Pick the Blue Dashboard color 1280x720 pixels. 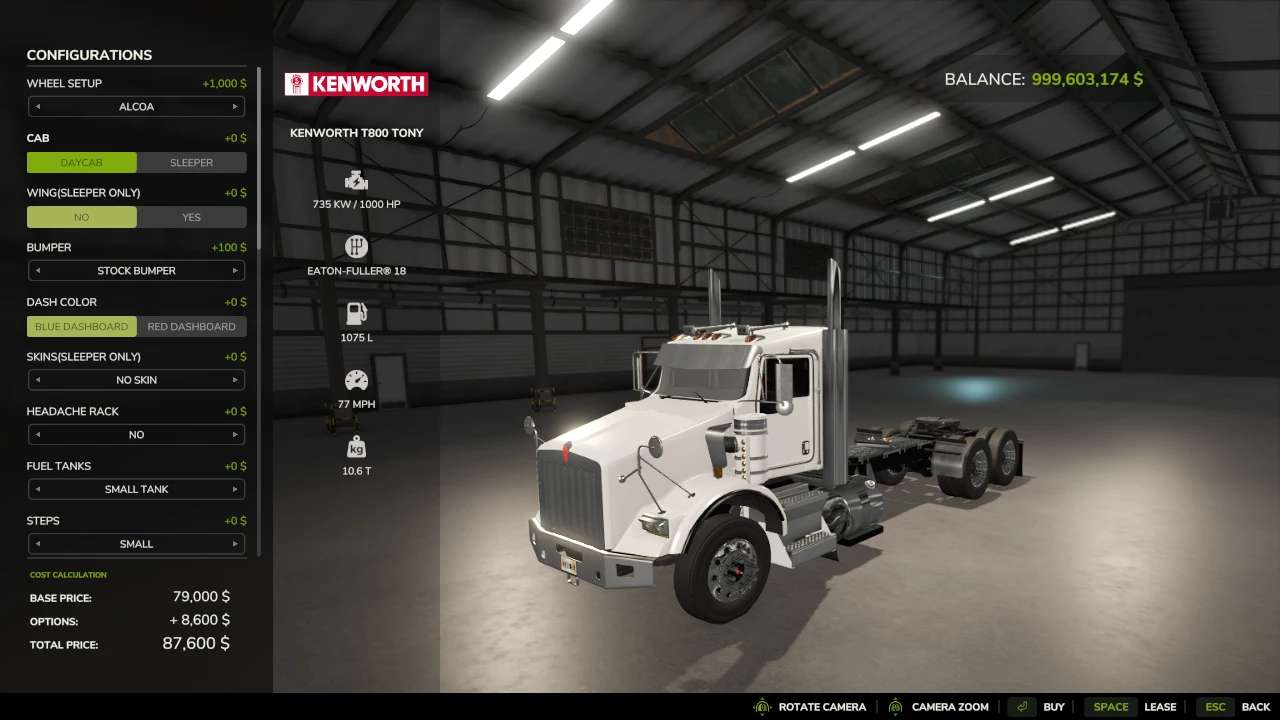click(x=82, y=326)
